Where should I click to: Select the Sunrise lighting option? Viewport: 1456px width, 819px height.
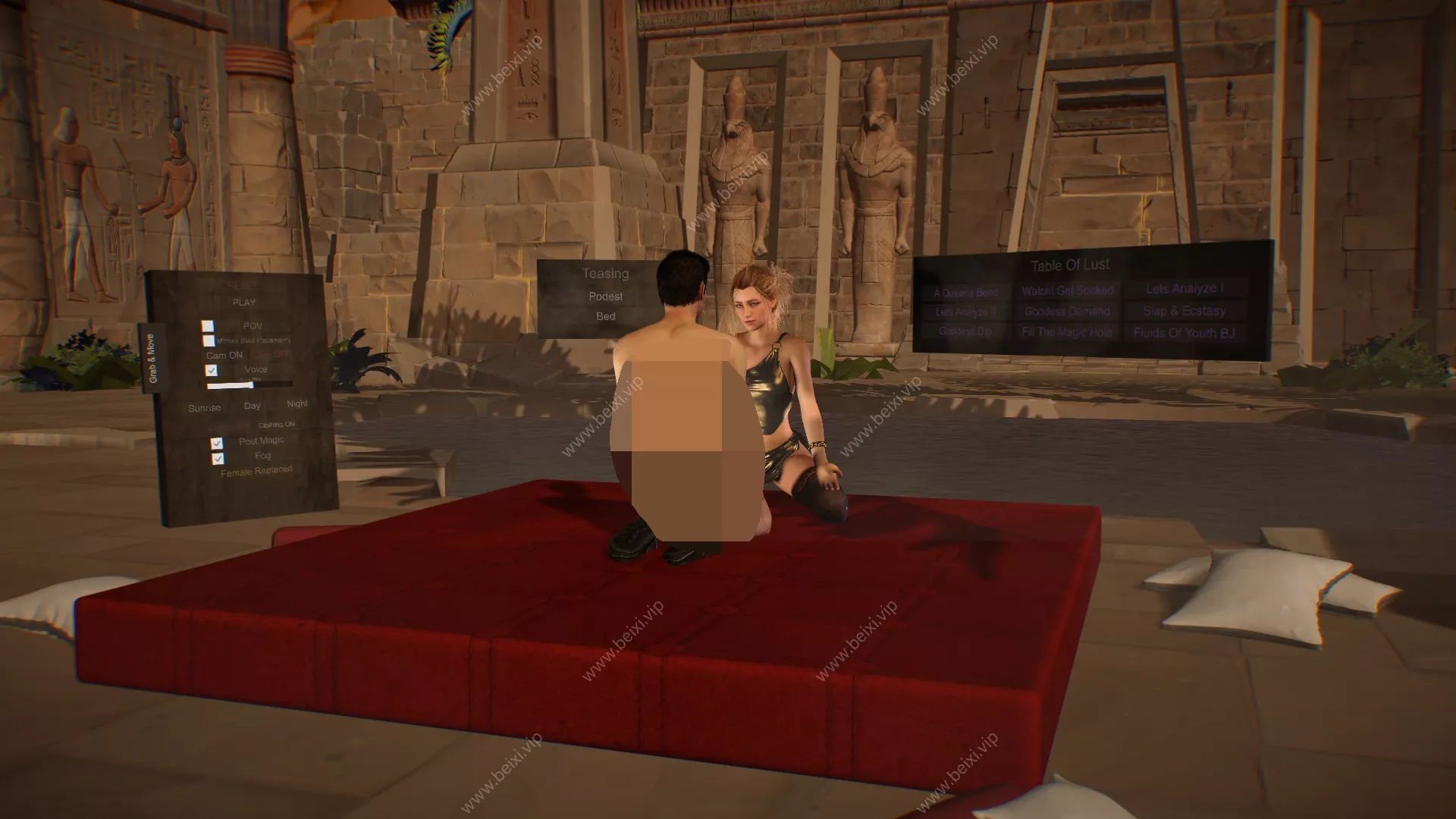(x=205, y=407)
